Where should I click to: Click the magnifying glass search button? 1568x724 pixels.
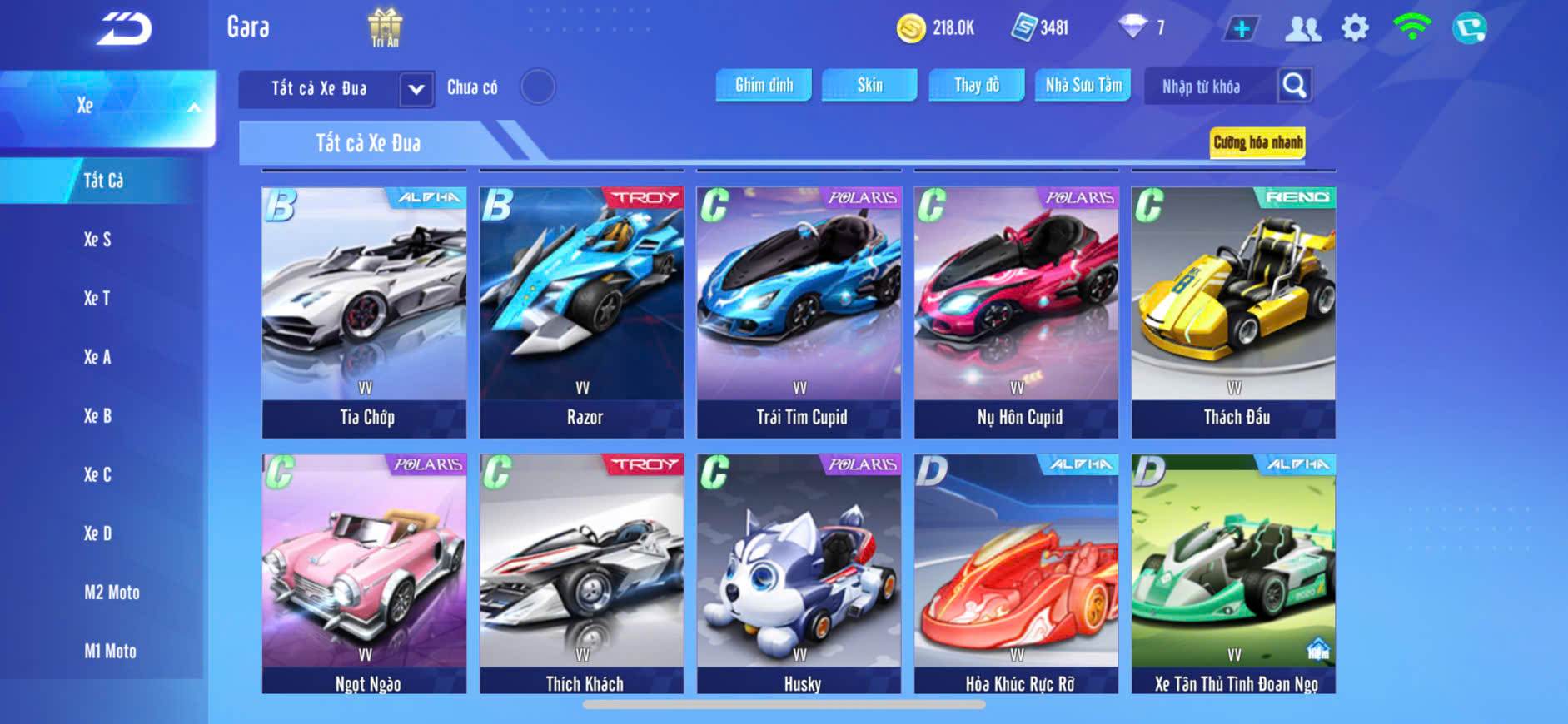[x=1294, y=85]
